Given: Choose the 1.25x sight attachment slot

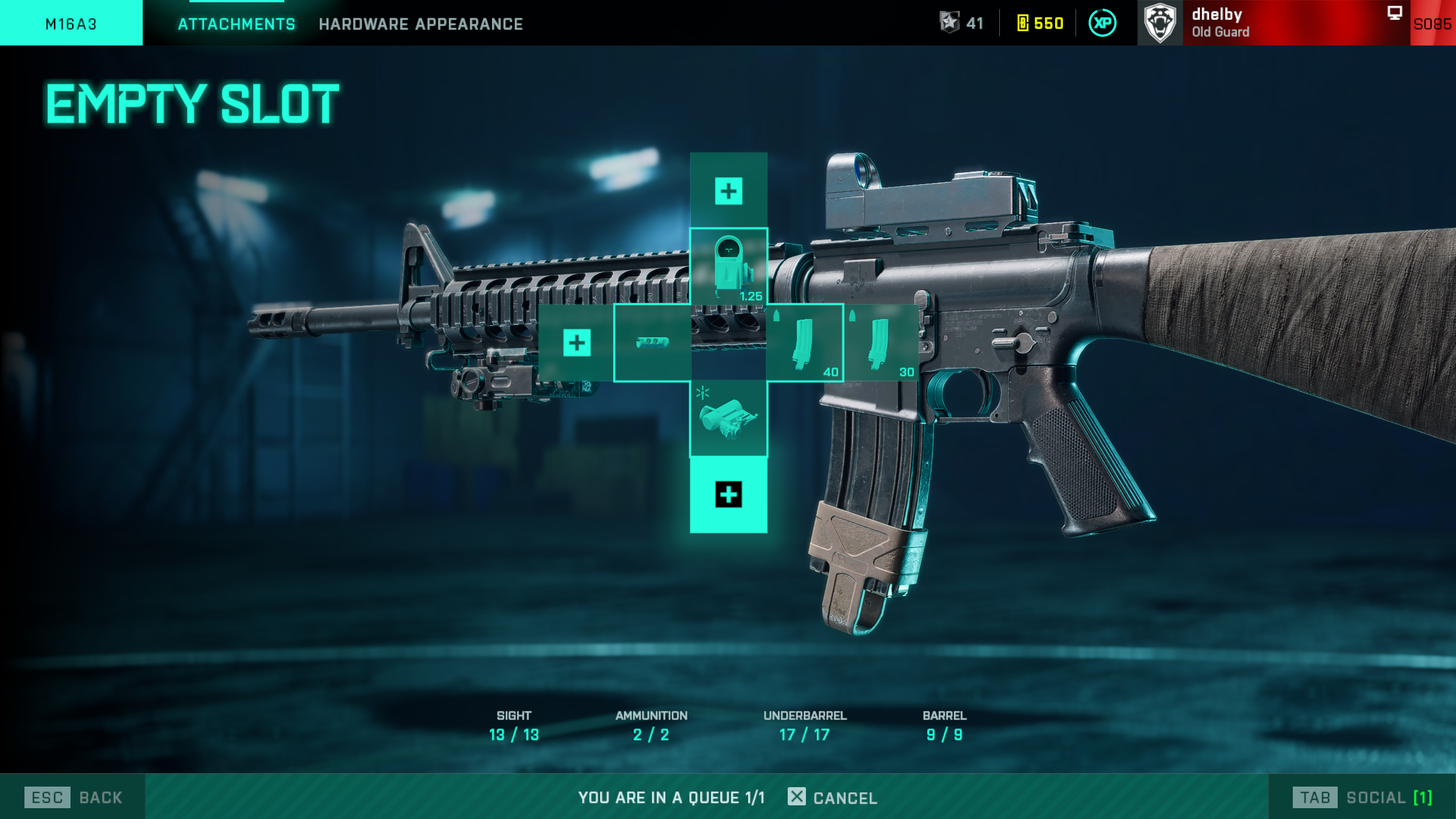Looking at the screenshot, I should 729,266.
